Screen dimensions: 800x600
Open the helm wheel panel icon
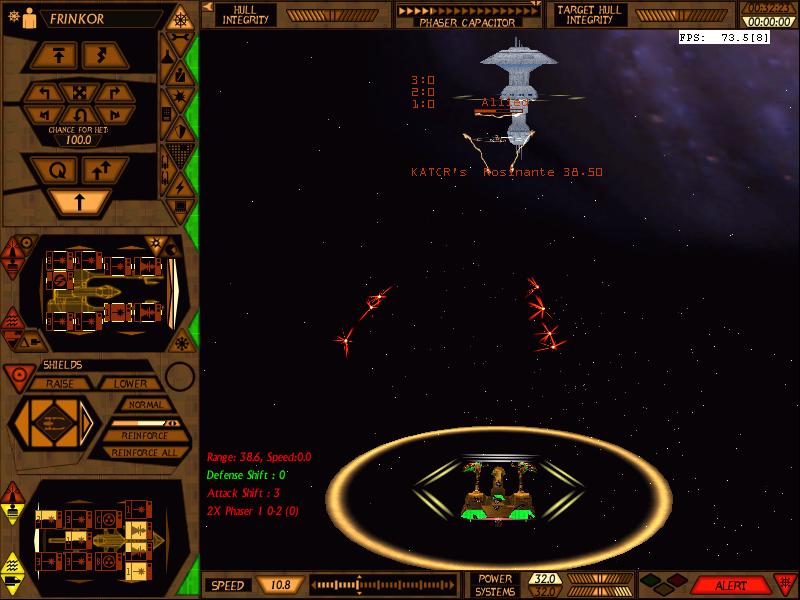(179, 18)
